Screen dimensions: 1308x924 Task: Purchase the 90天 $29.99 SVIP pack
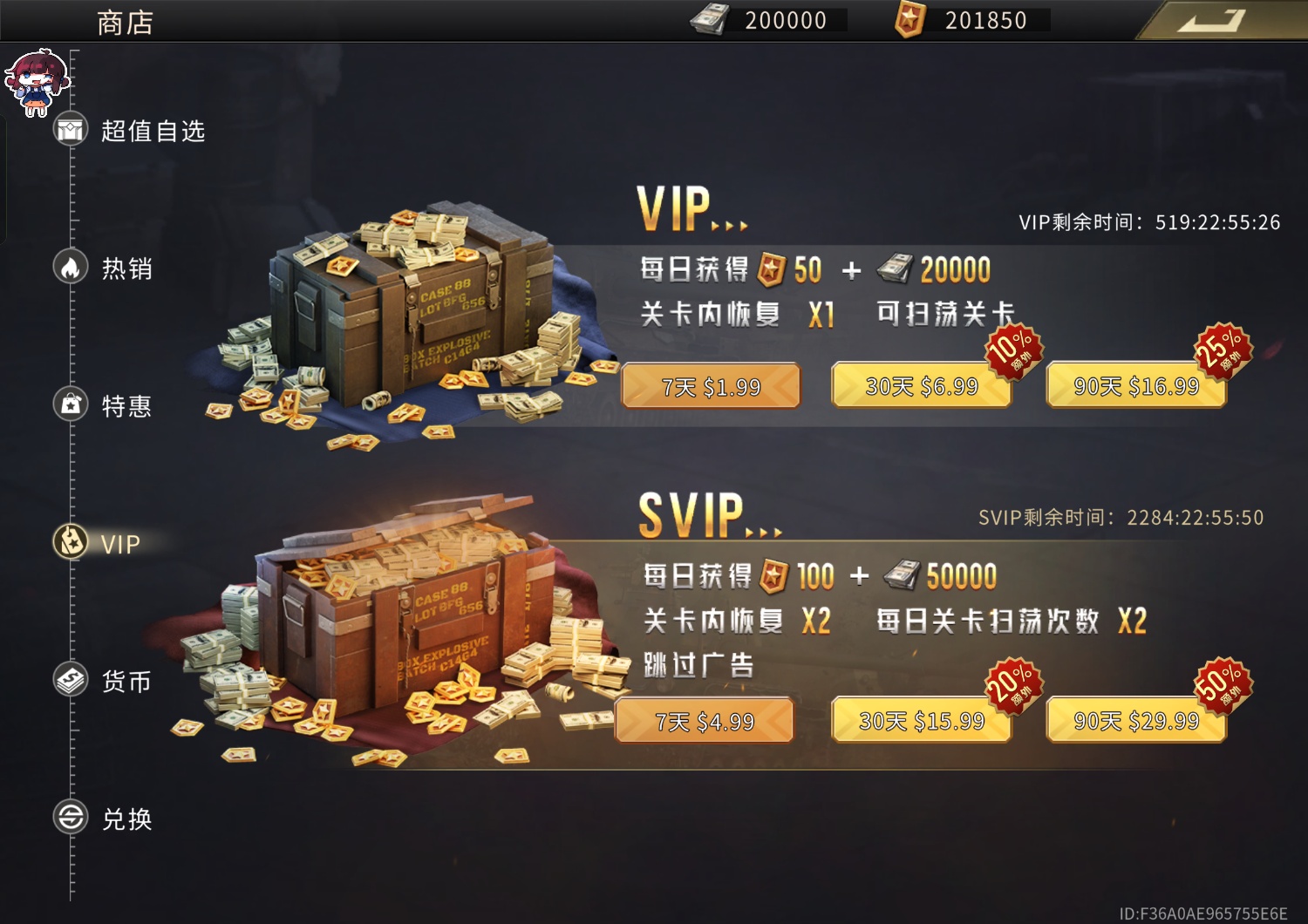(x=1134, y=720)
